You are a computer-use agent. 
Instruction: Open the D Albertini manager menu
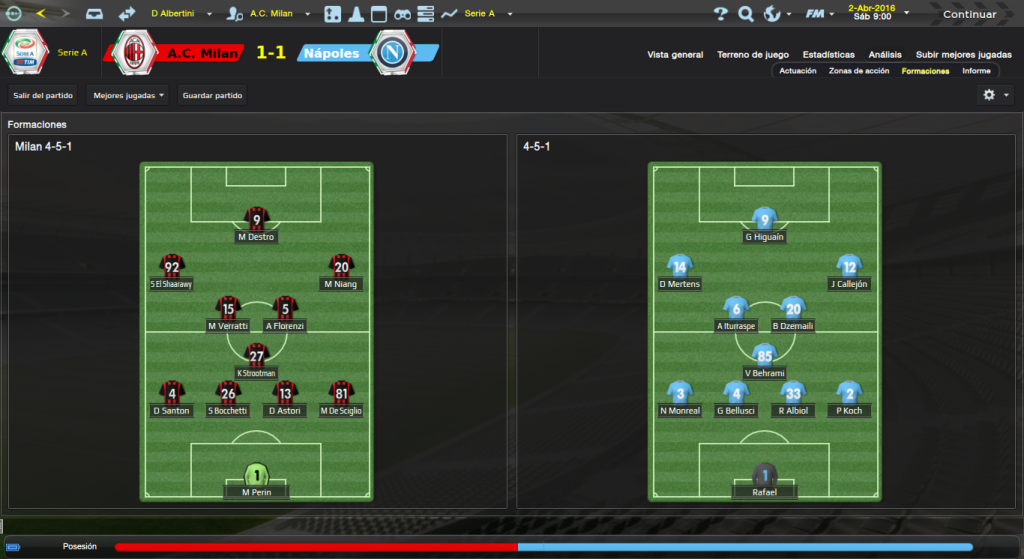(180, 14)
